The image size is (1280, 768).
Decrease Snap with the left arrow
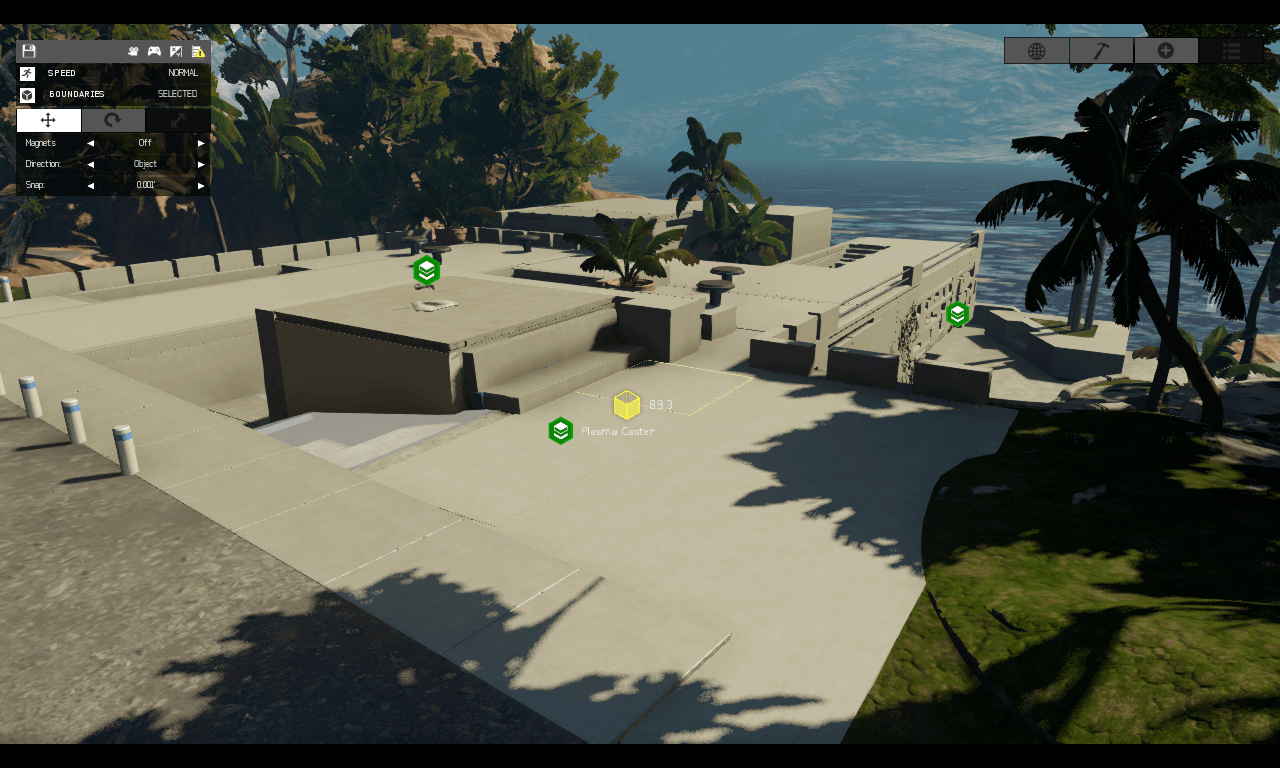[90, 185]
